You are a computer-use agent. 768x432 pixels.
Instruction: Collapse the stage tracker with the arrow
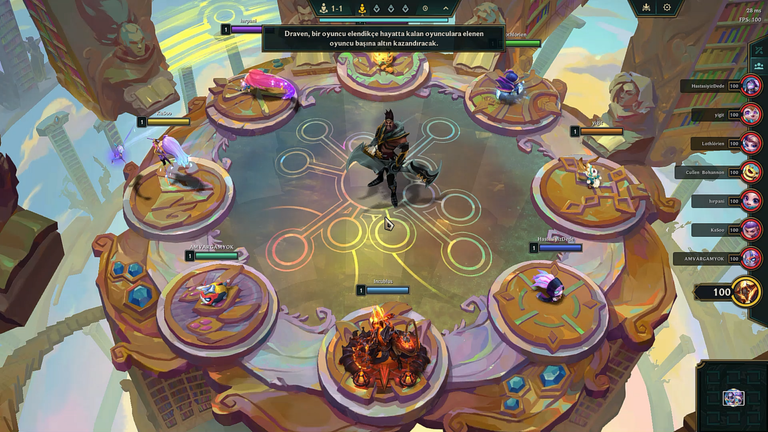click(x=445, y=8)
